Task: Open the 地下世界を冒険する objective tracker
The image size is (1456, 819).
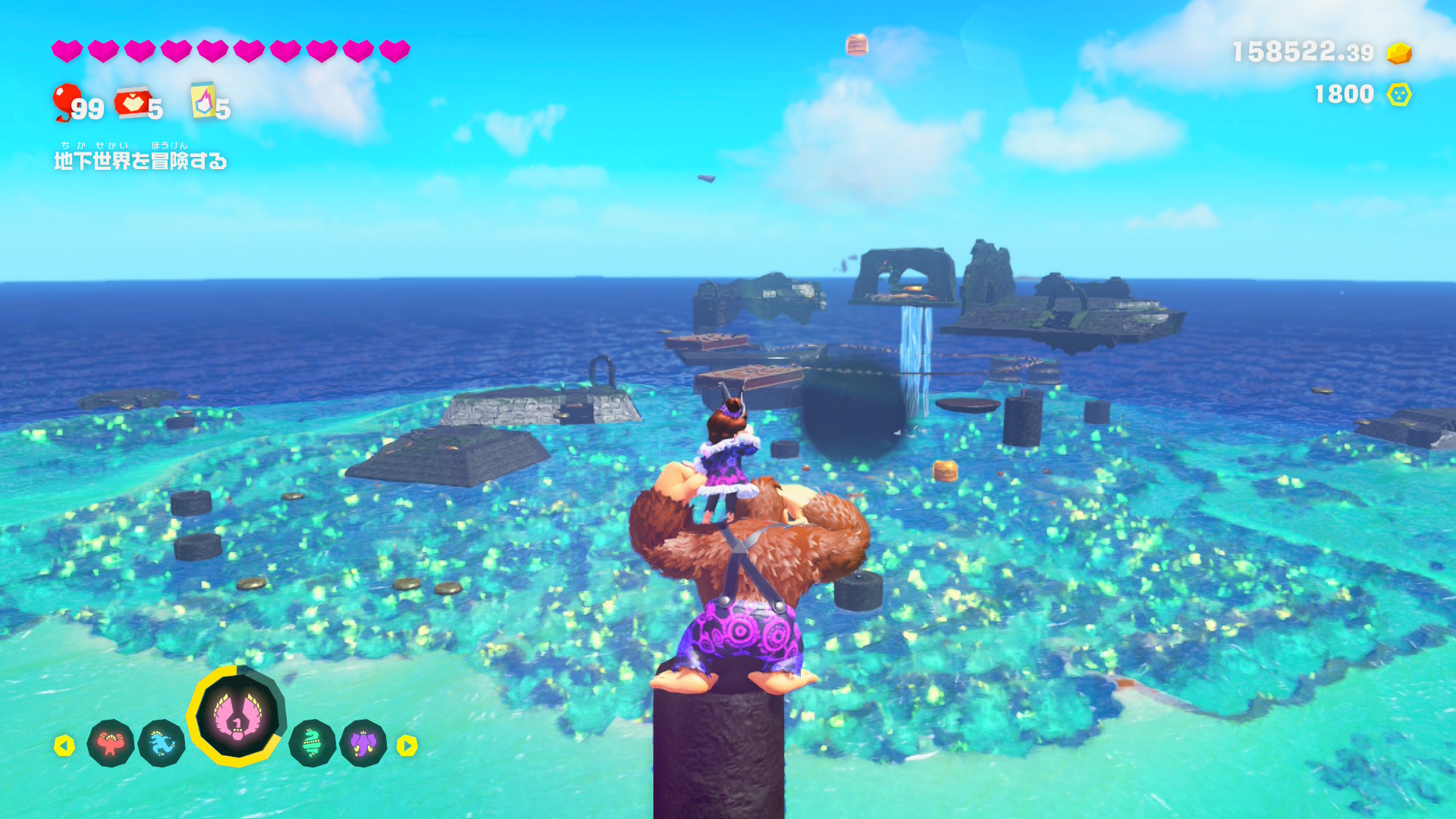Action: pos(140,161)
